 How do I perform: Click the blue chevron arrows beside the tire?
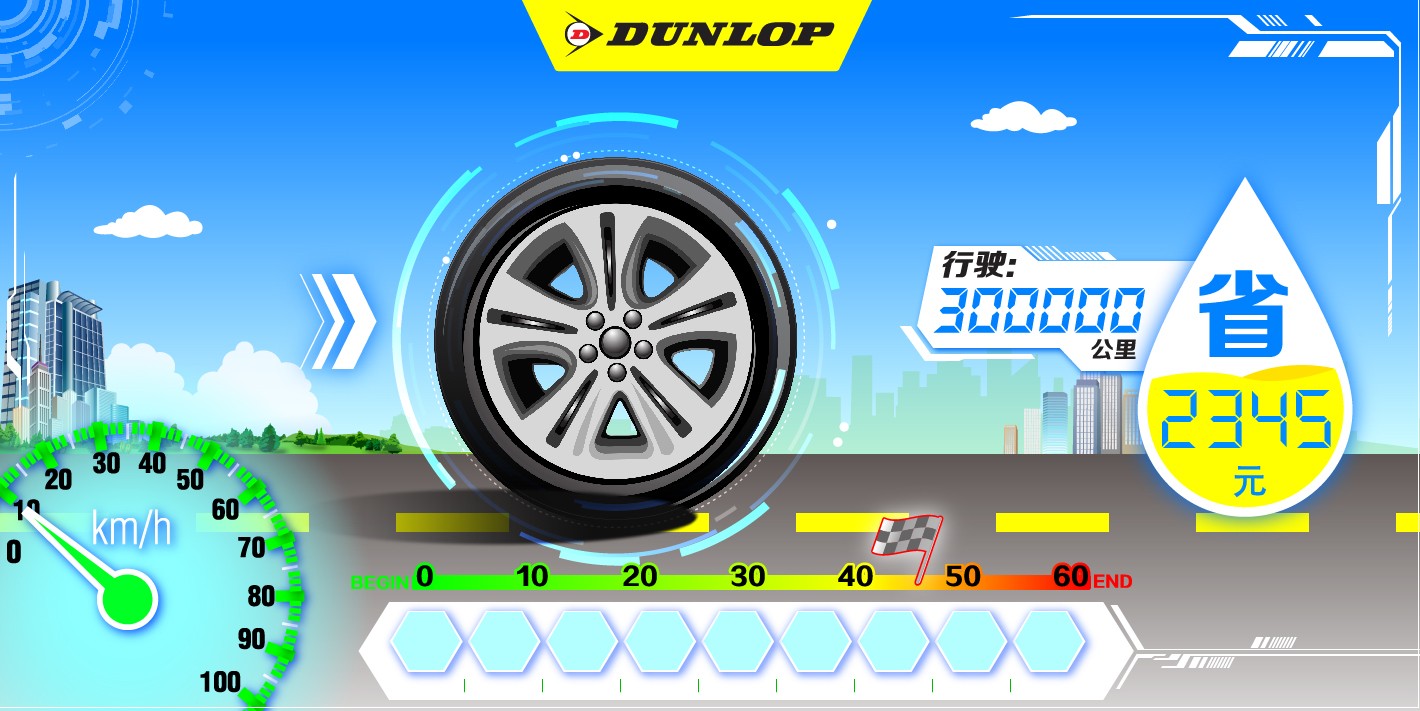tap(338, 321)
